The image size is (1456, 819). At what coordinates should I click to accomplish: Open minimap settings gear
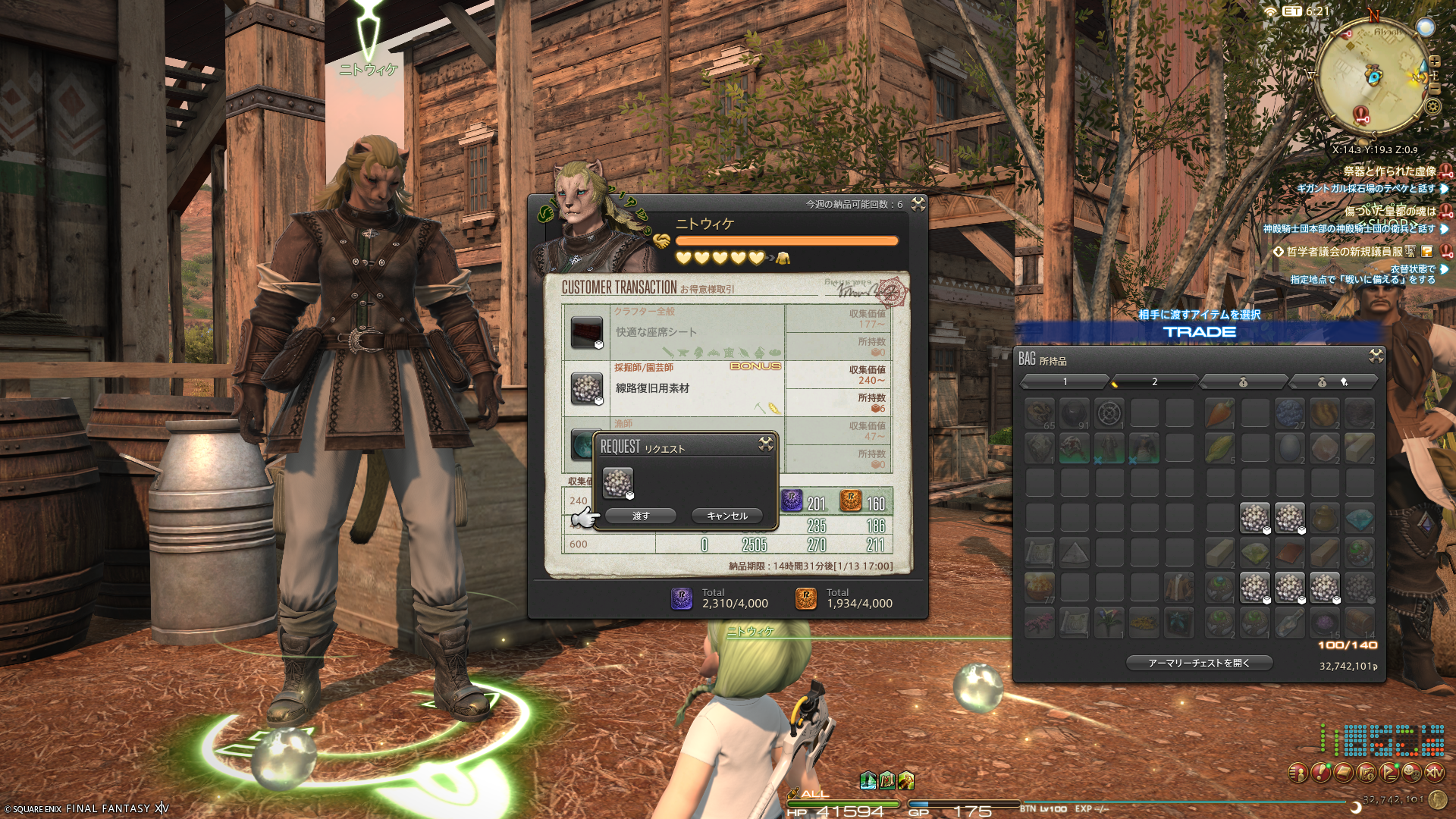pos(1432,106)
